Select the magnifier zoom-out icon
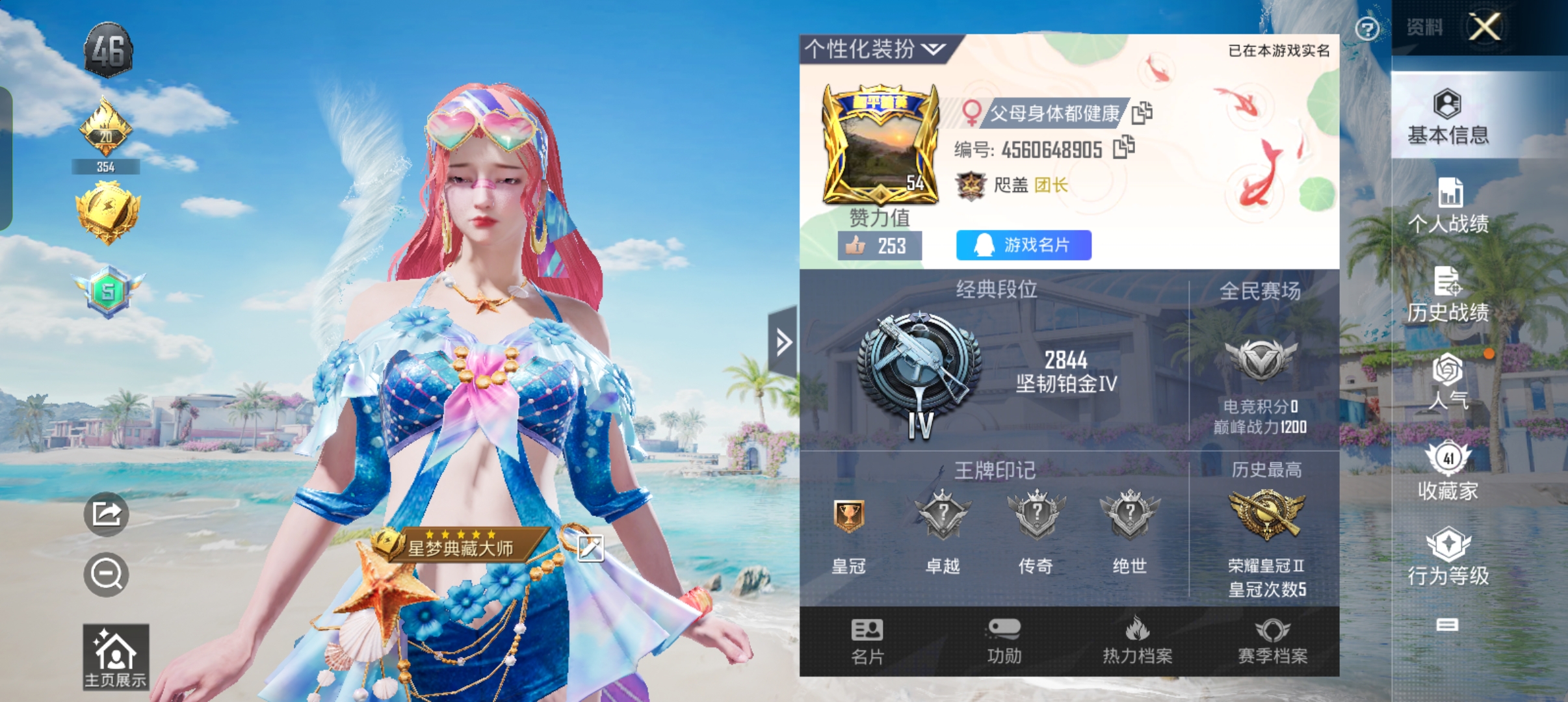The image size is (1568, 702). tap(106, 575)
